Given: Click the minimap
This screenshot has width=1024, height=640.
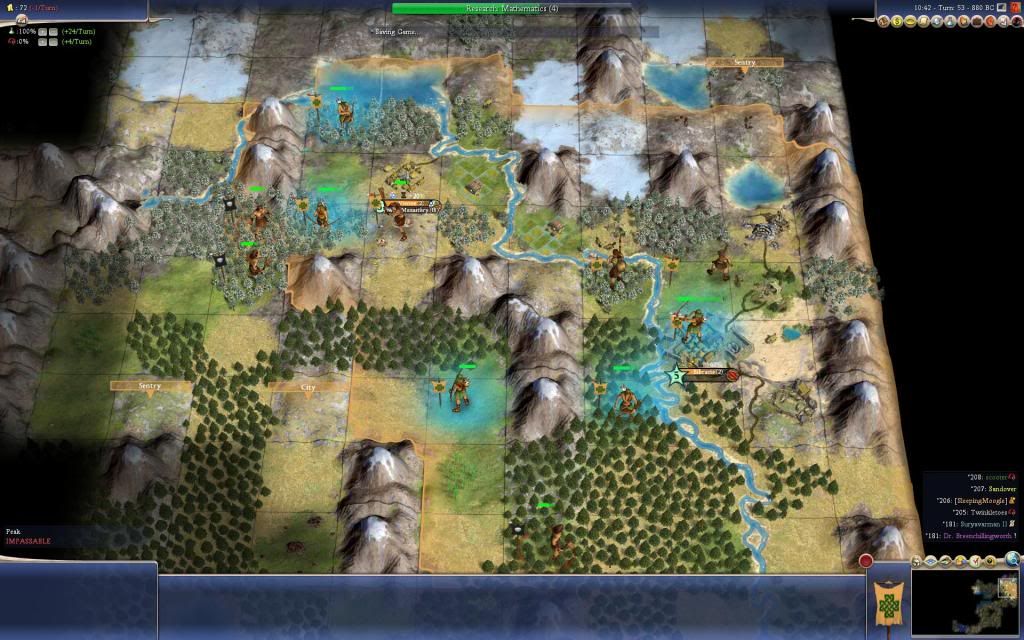Looking at the screenshot, I should pyautogui.click(x=965, y=604).
